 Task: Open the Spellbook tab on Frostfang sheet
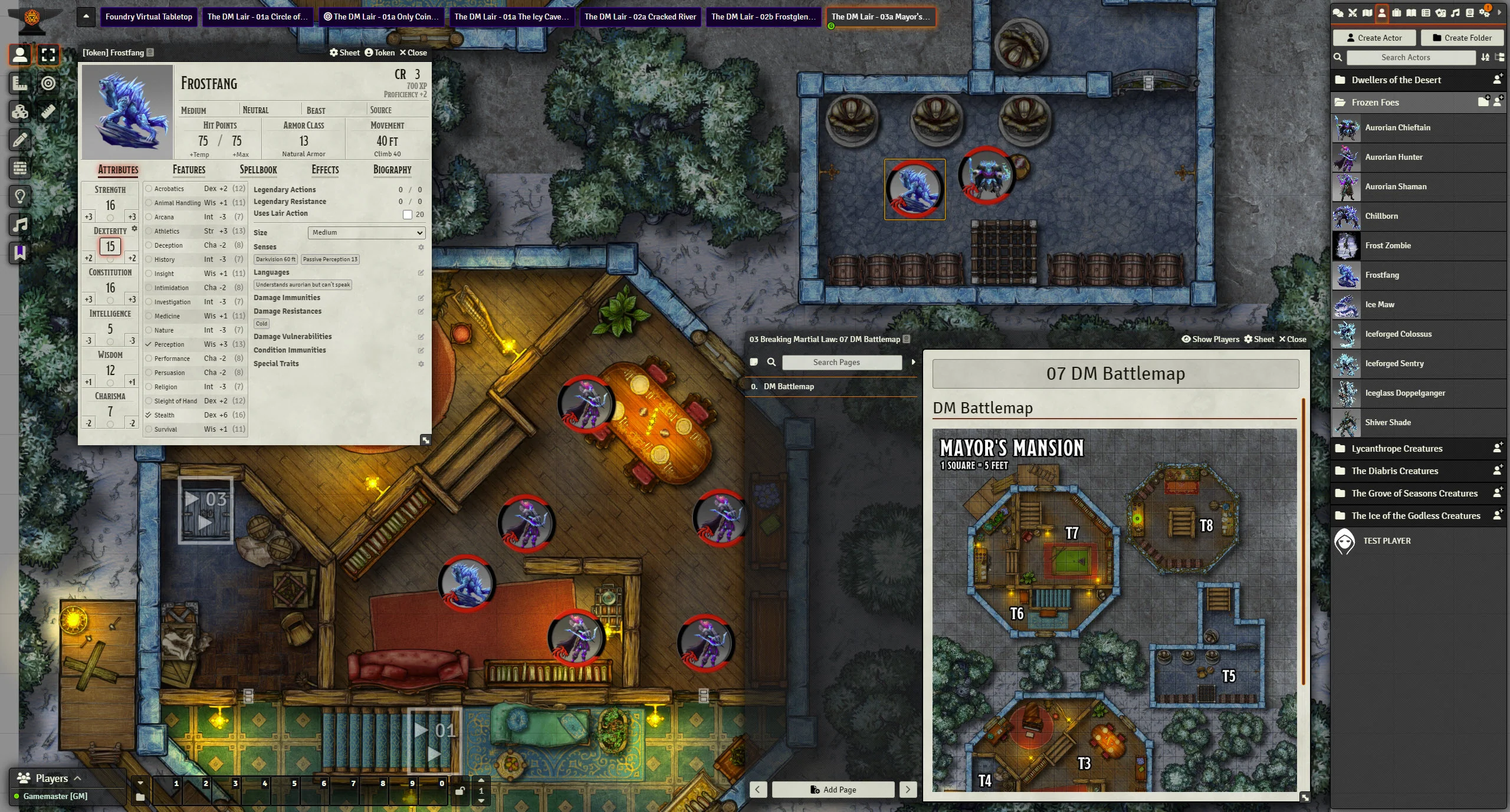258,170
